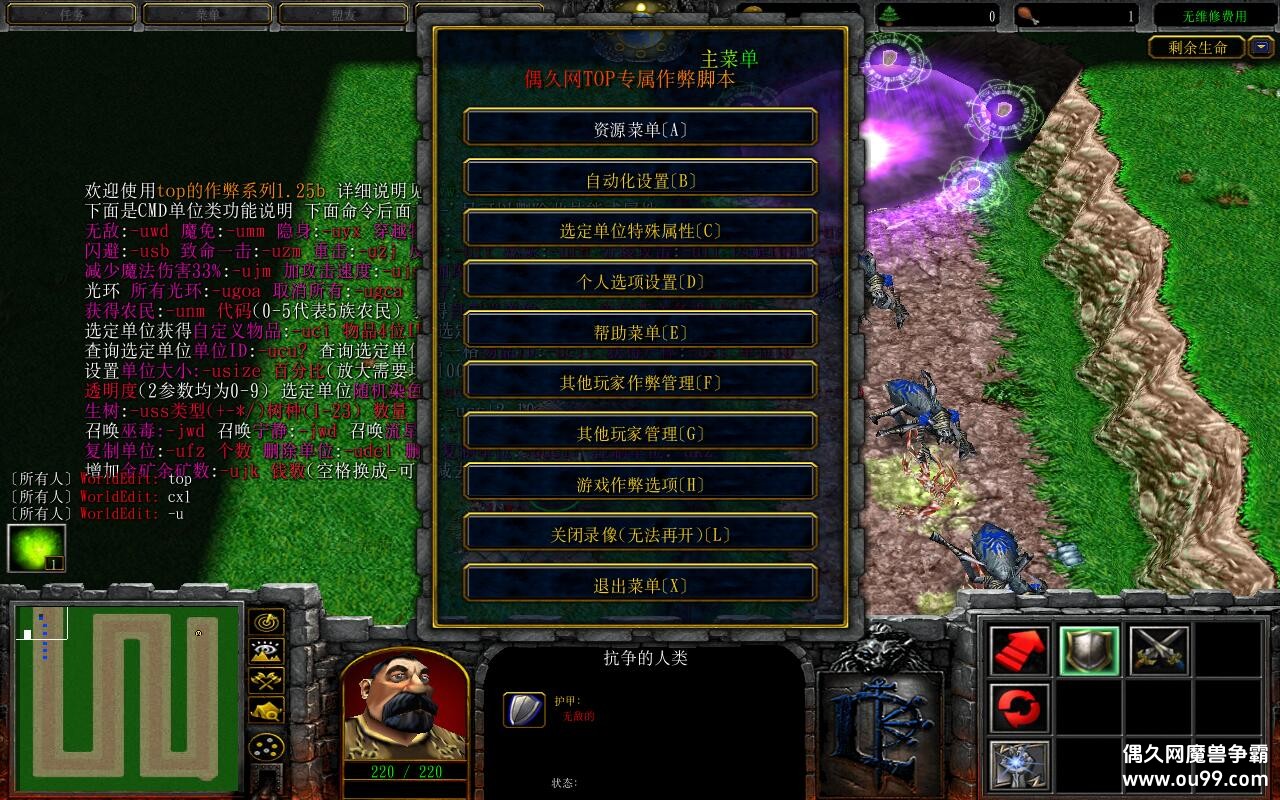The height and width of the screenshot is (800, 1280).
Task: Choose 其他玩家管理[G] player management
Action: 640,433
